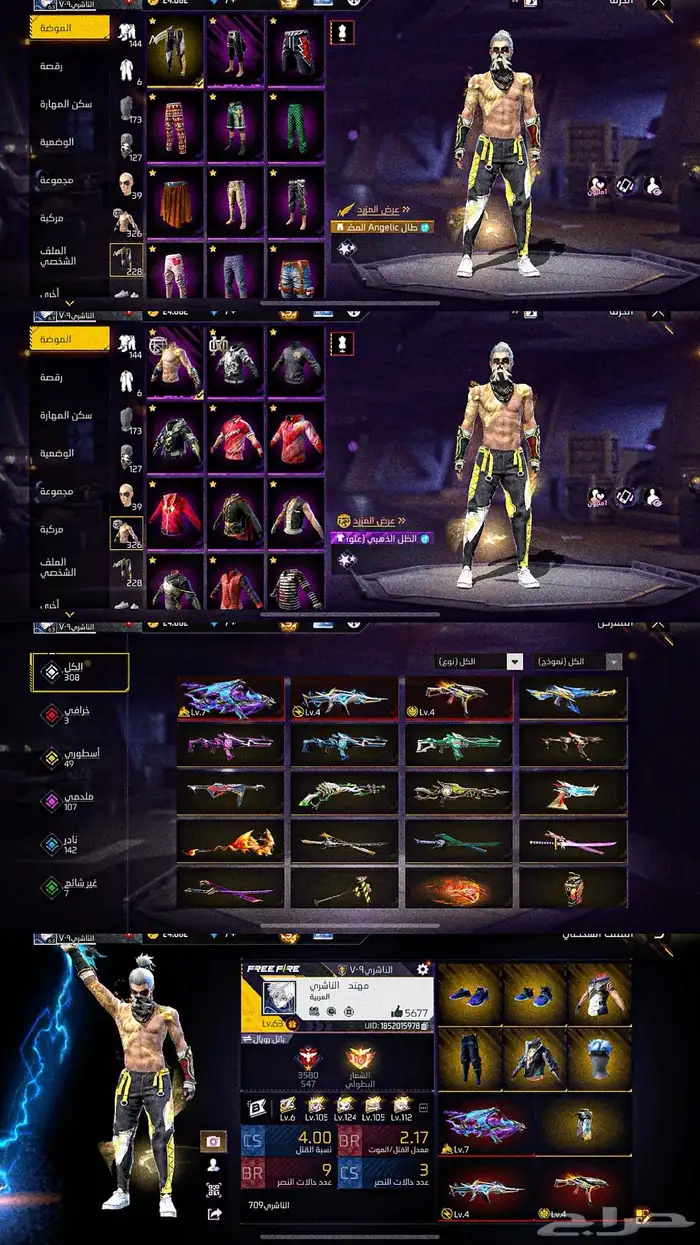Open profile settings gear icon

point(422,968)
